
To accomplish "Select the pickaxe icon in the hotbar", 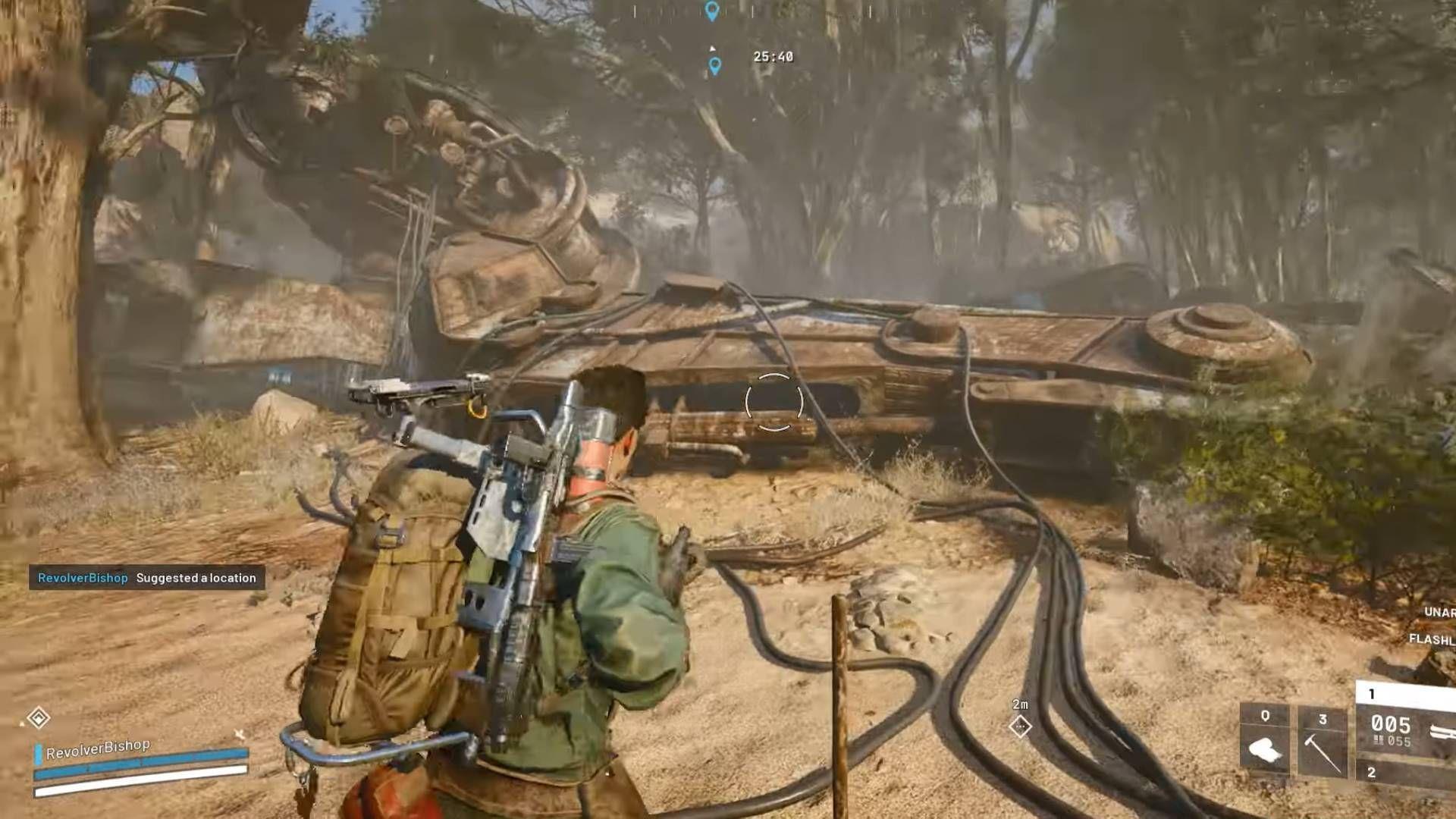I will [x=1323, y=752].
